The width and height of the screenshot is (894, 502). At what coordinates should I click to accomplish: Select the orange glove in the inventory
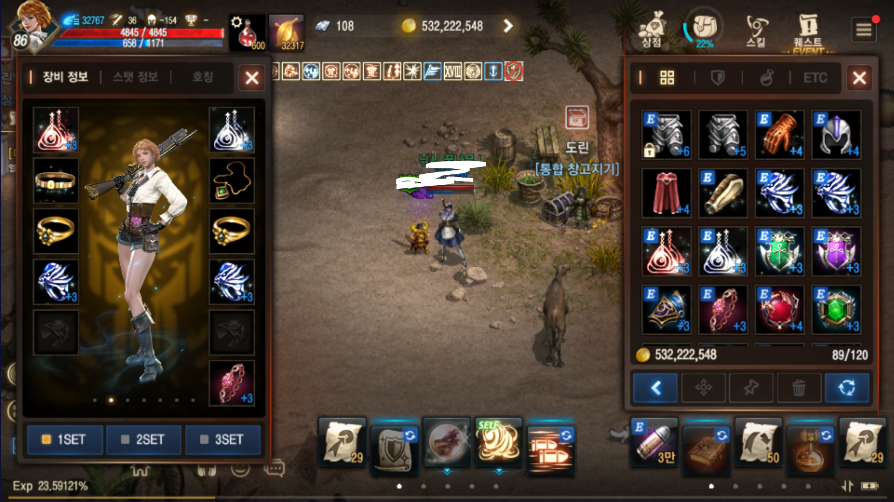(779, 135)
